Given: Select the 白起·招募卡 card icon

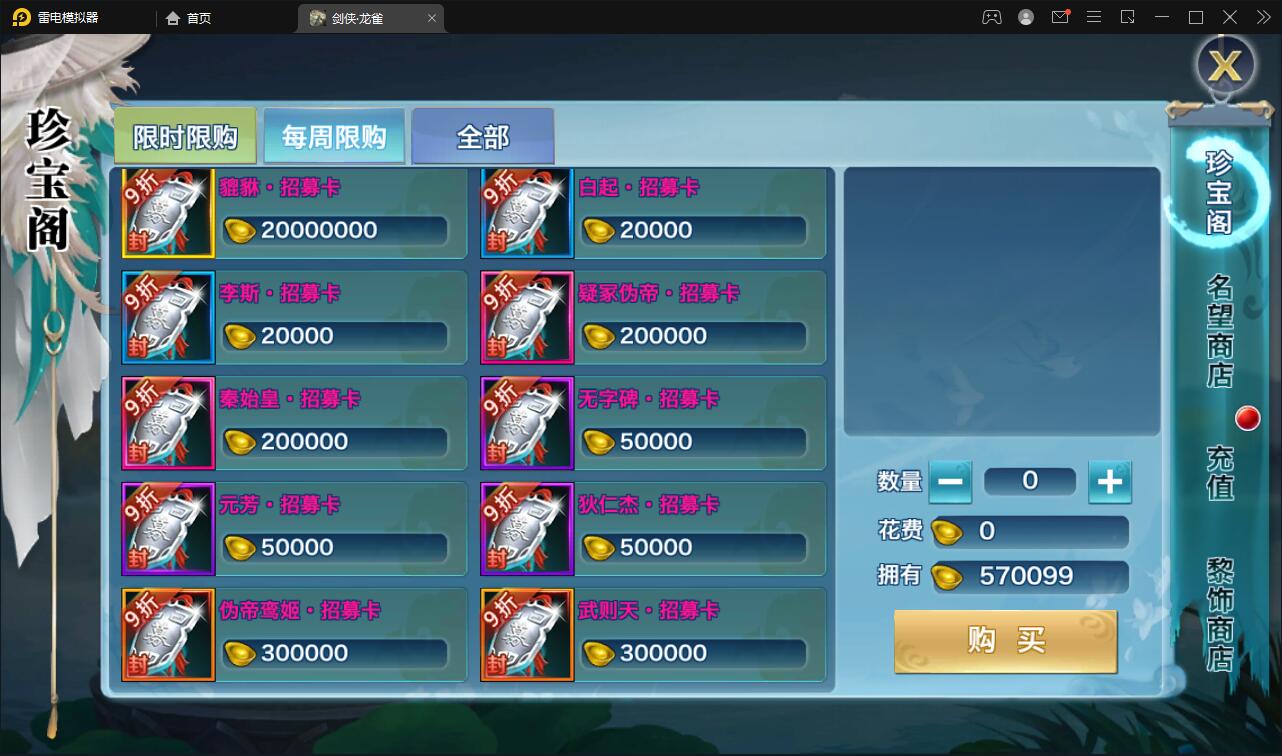Looking at the screenshot, I should [x=526, y=212].
